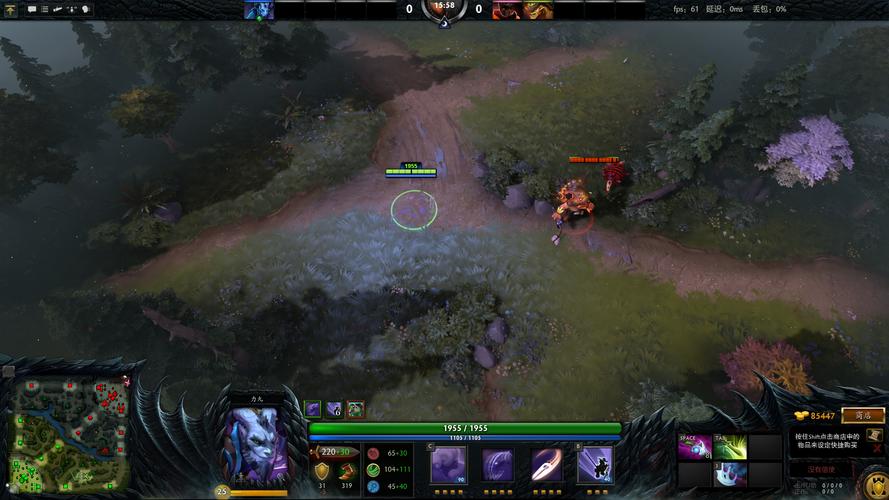Click the red-bordered buff icon above the health bar
This screenshot has height=500, width=889.
click(x=355, y=409)
